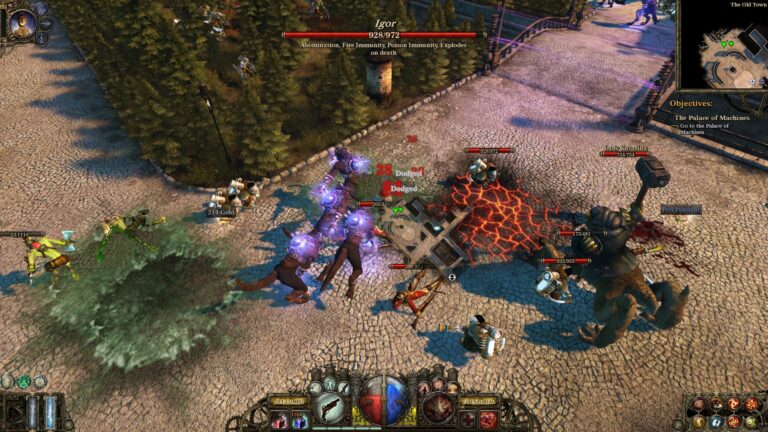Use the blue mana potion slot
The image size is (768, 432).
click(299, 419)
